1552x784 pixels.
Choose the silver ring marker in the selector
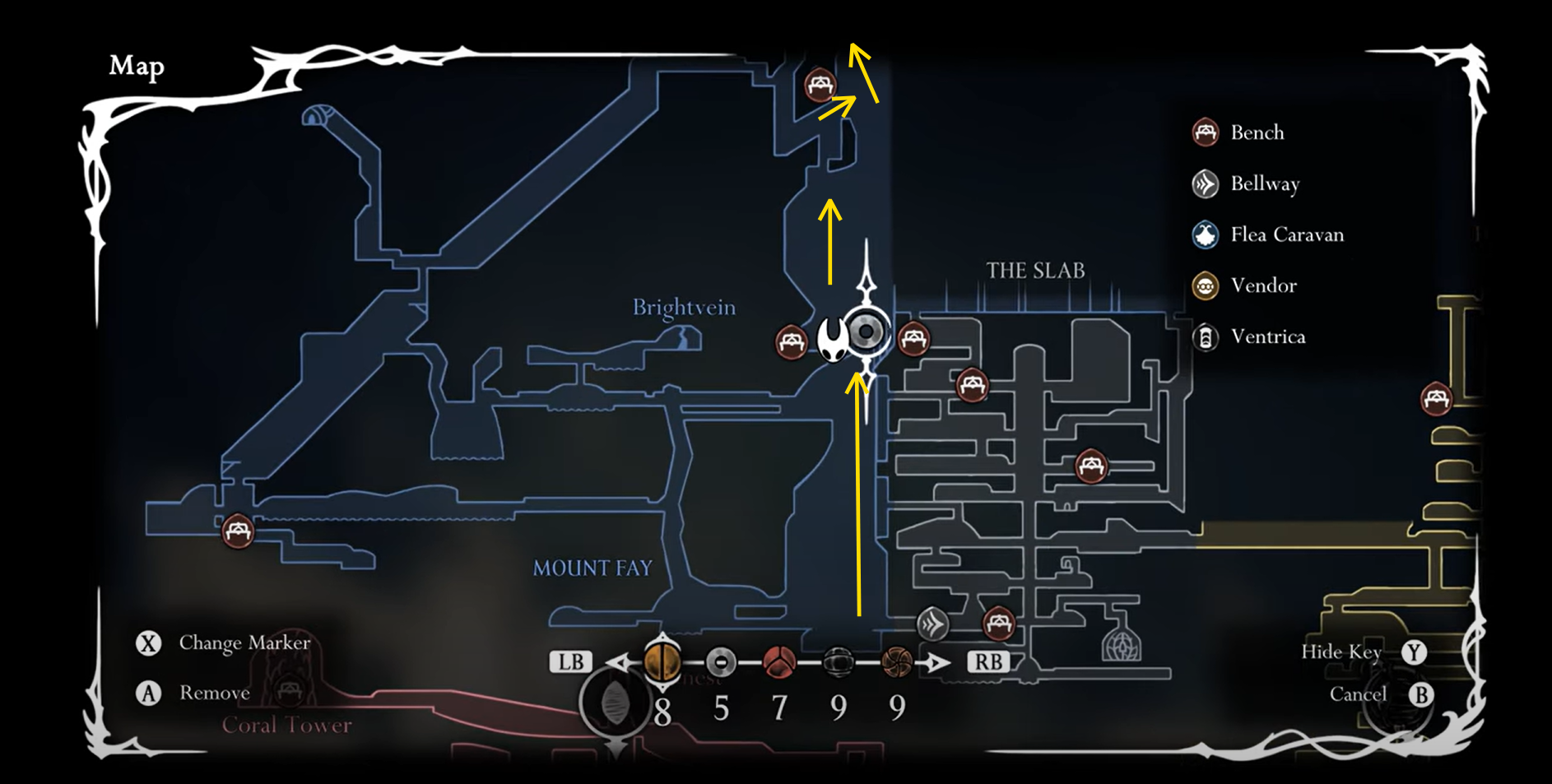tap(721, 661)
